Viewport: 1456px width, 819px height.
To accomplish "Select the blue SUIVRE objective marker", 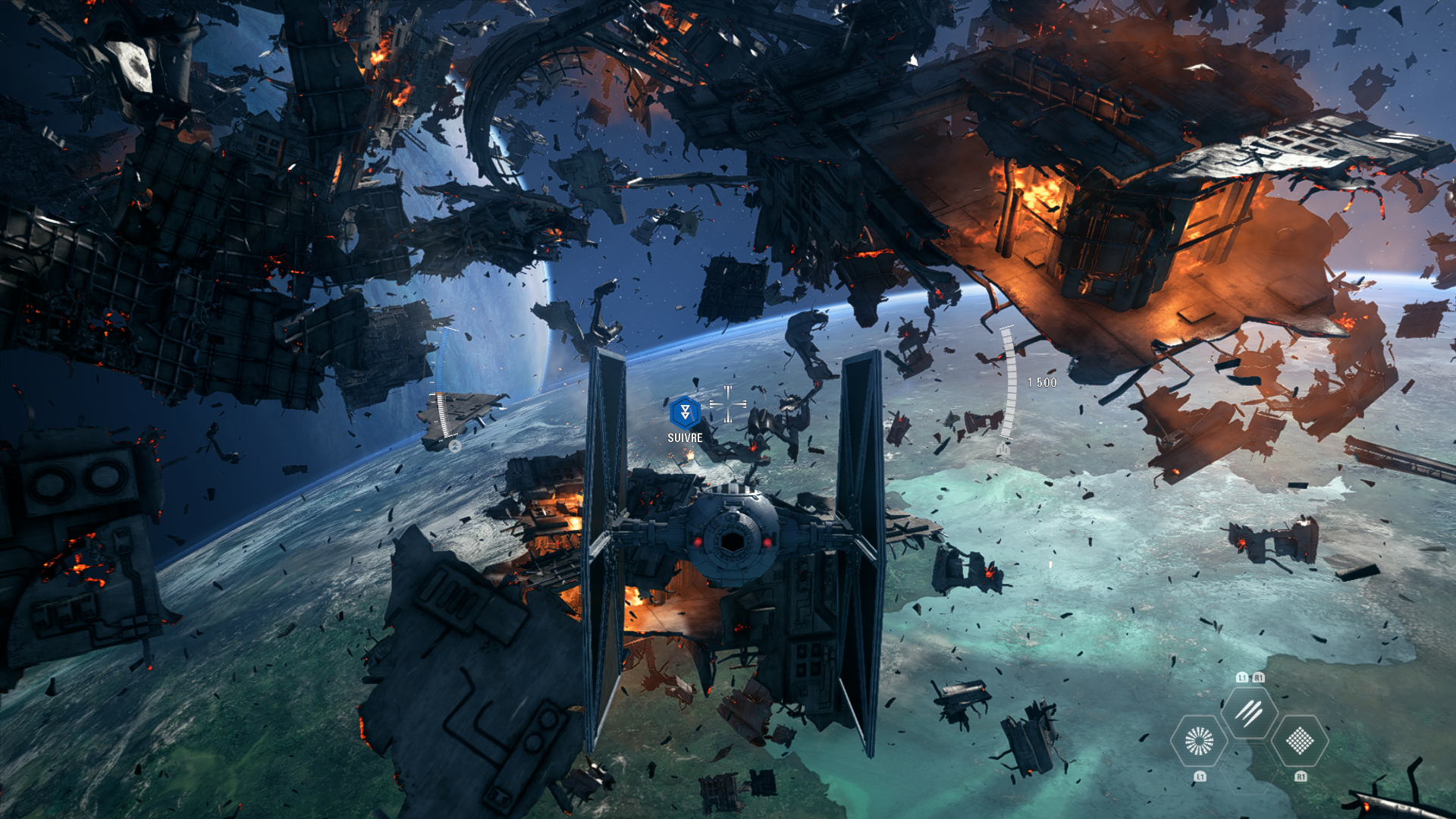I will (685, 413).
